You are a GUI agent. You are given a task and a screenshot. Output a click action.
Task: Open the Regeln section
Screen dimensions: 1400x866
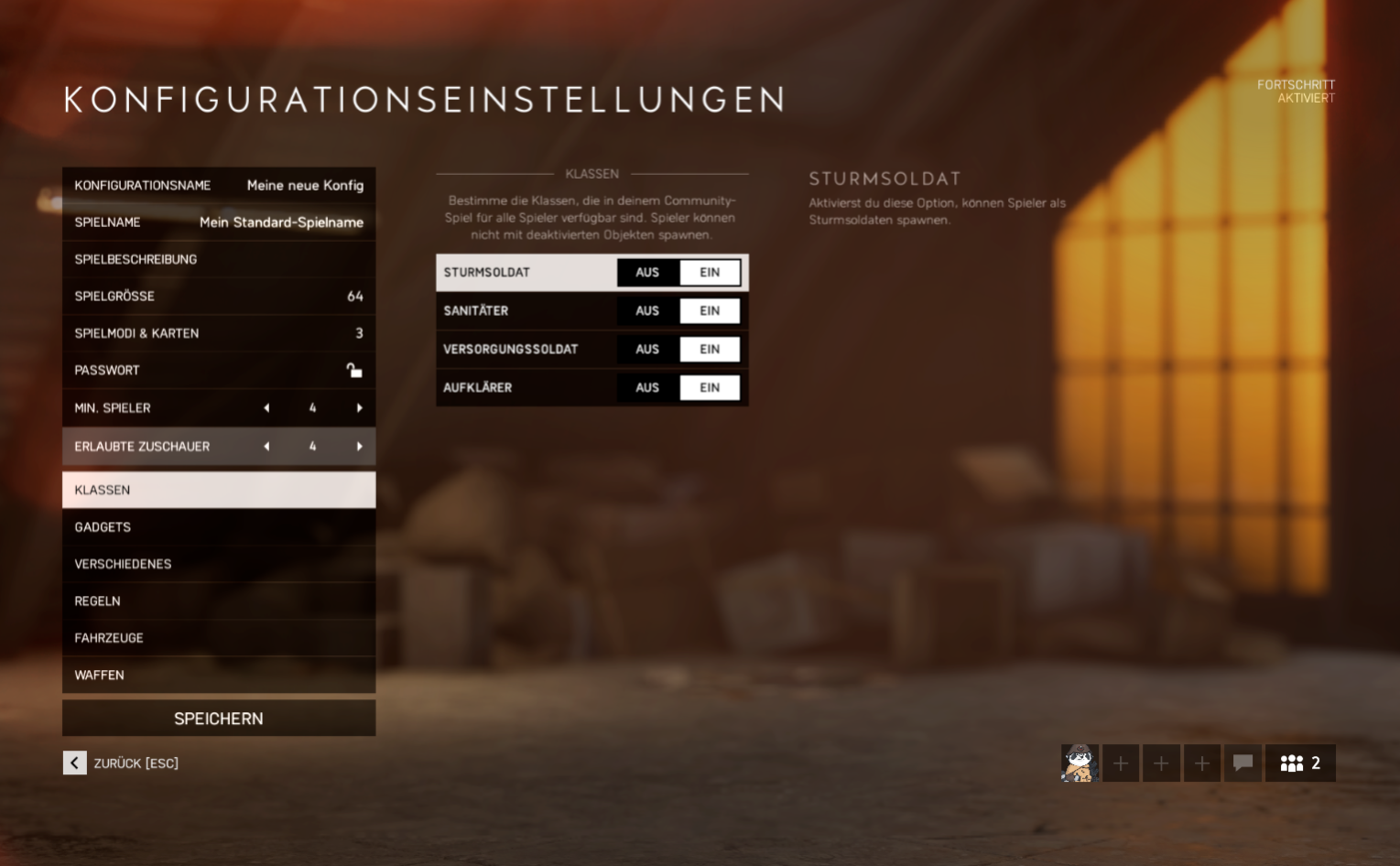click(218, 601)
